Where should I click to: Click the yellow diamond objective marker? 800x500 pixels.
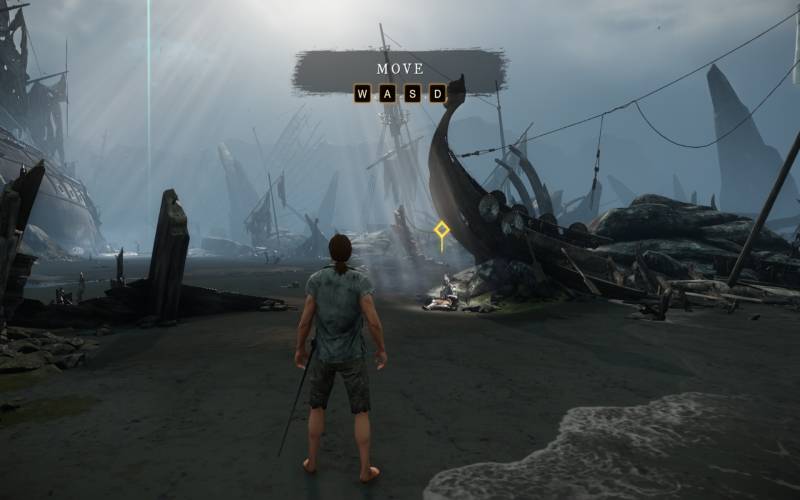(441, 233)
